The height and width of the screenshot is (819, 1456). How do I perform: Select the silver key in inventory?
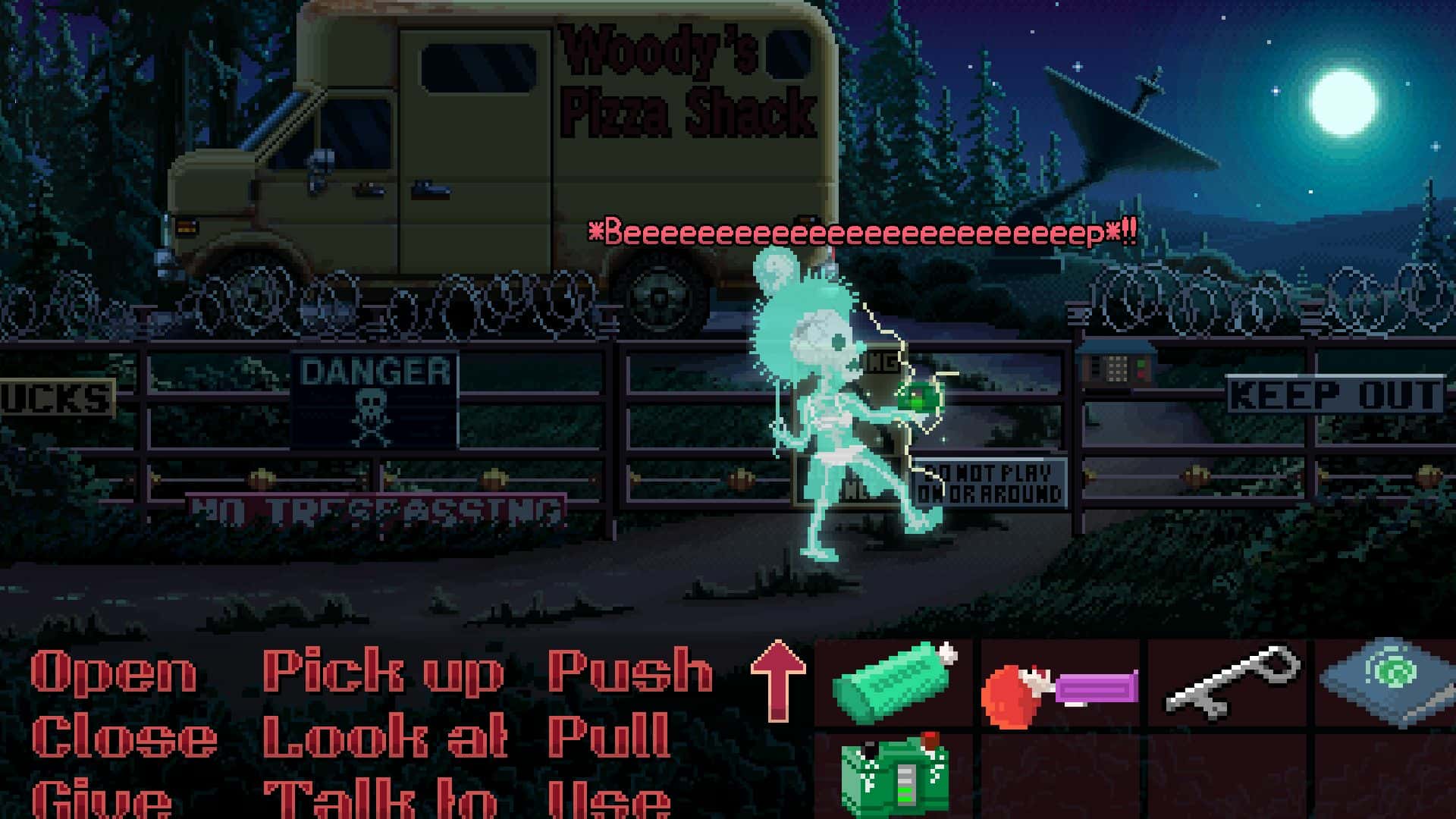point(1228,681)
